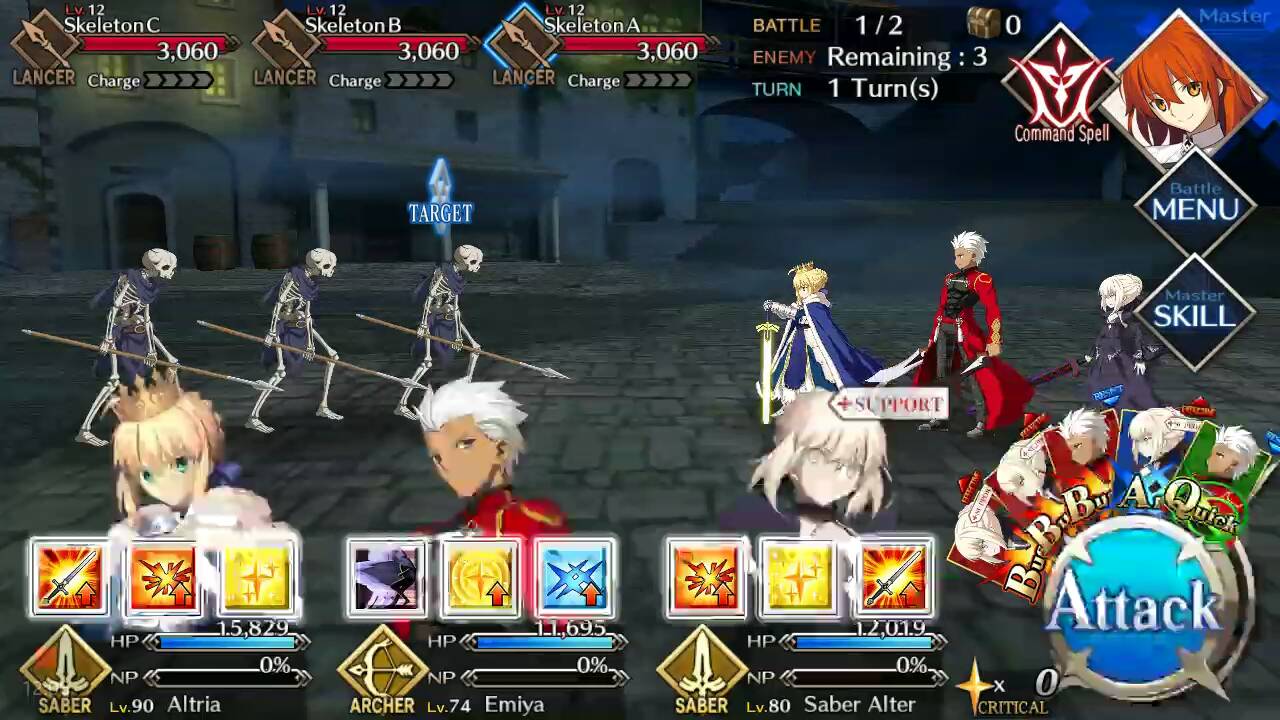The image size is (1280, 720).
Task: Activate Altria's sword attack-up skill
Action: coord(70,578)
